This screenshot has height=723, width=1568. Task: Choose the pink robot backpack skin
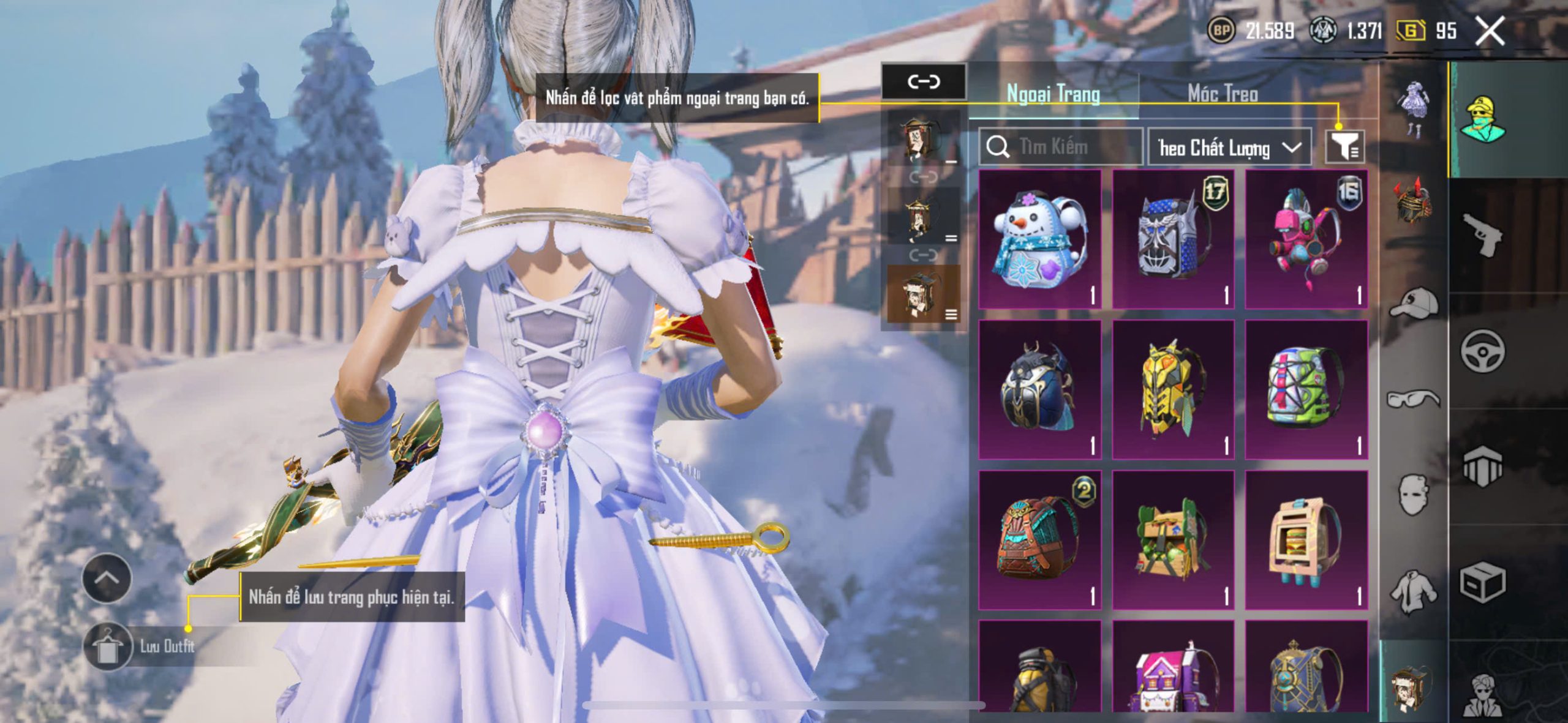pyautogui.click(x=1306, y=239)
